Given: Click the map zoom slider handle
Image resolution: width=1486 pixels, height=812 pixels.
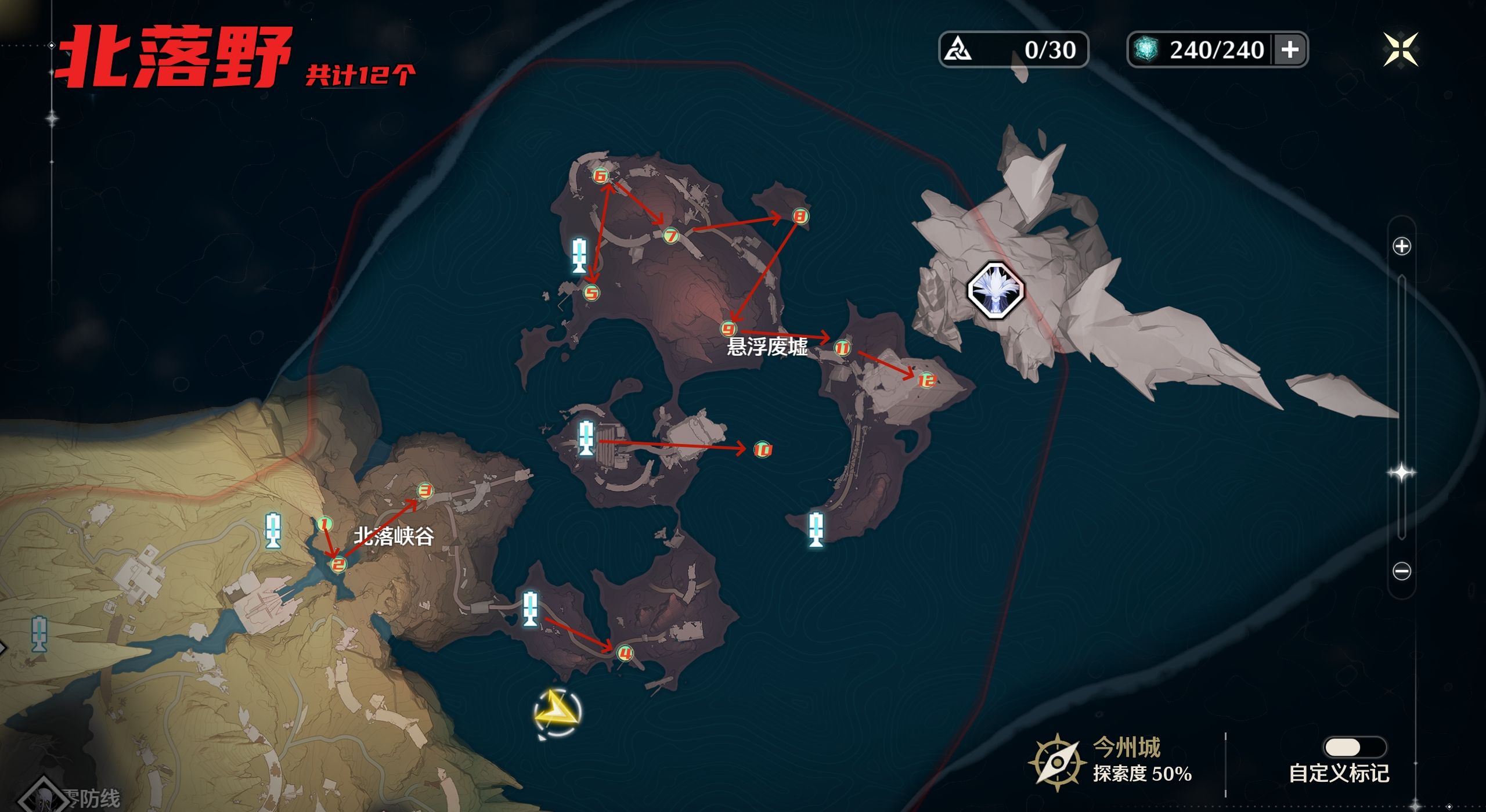Looking at the screenshot, I should (1401, 472).
